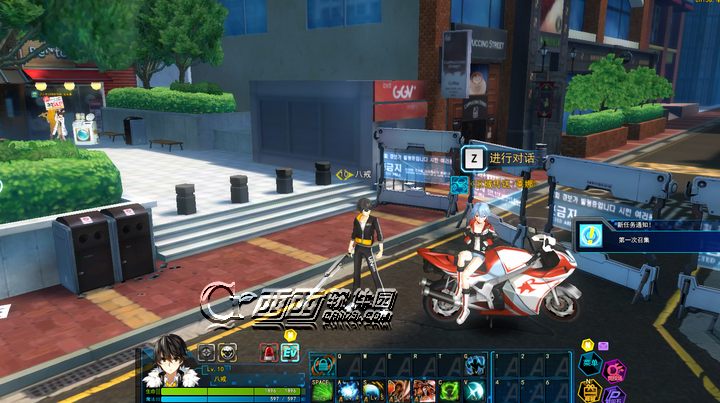
Task: Activate the blue figure skill on G
Action: (476, 366)
